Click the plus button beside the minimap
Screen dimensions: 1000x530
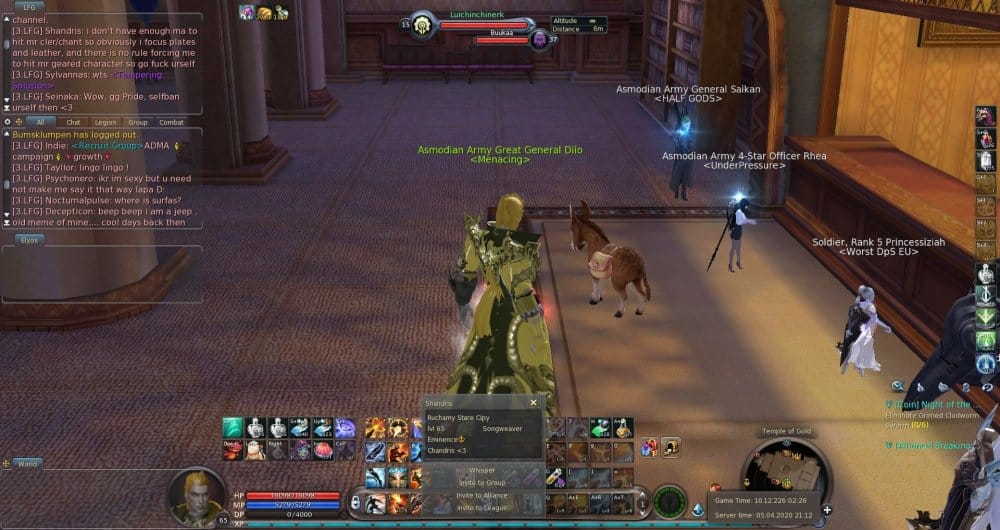[x=828, y=510]
